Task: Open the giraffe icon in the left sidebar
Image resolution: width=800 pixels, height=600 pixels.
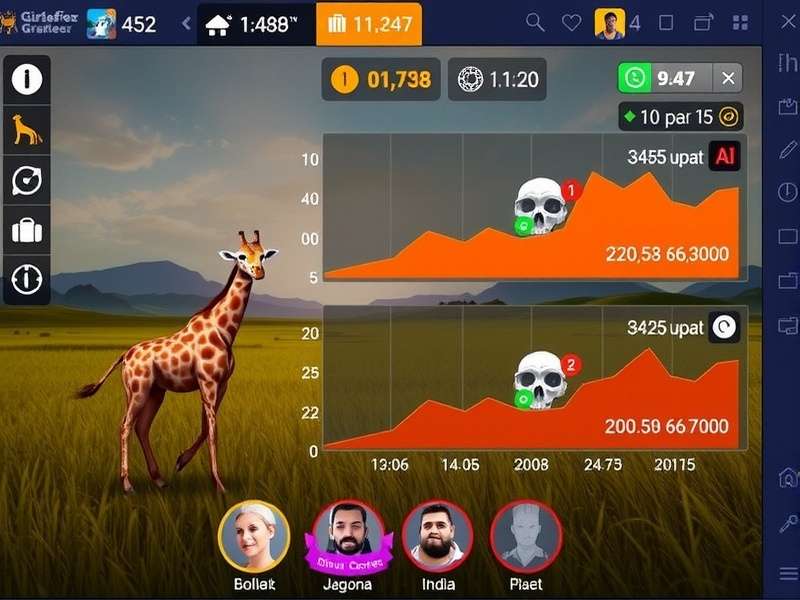Action: click(26, 129)
